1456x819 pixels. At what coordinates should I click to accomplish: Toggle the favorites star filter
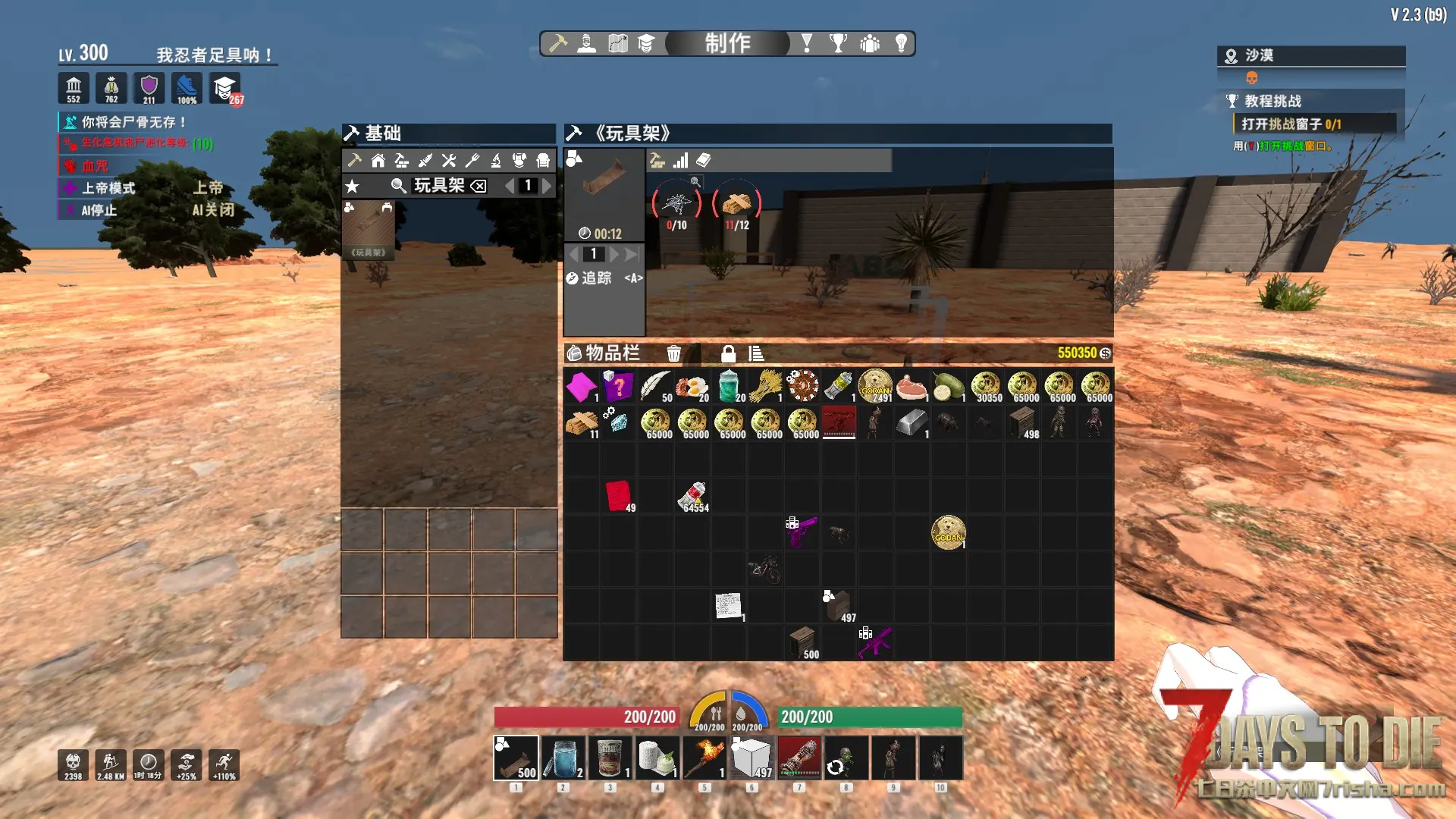click(x=352, y=186)
